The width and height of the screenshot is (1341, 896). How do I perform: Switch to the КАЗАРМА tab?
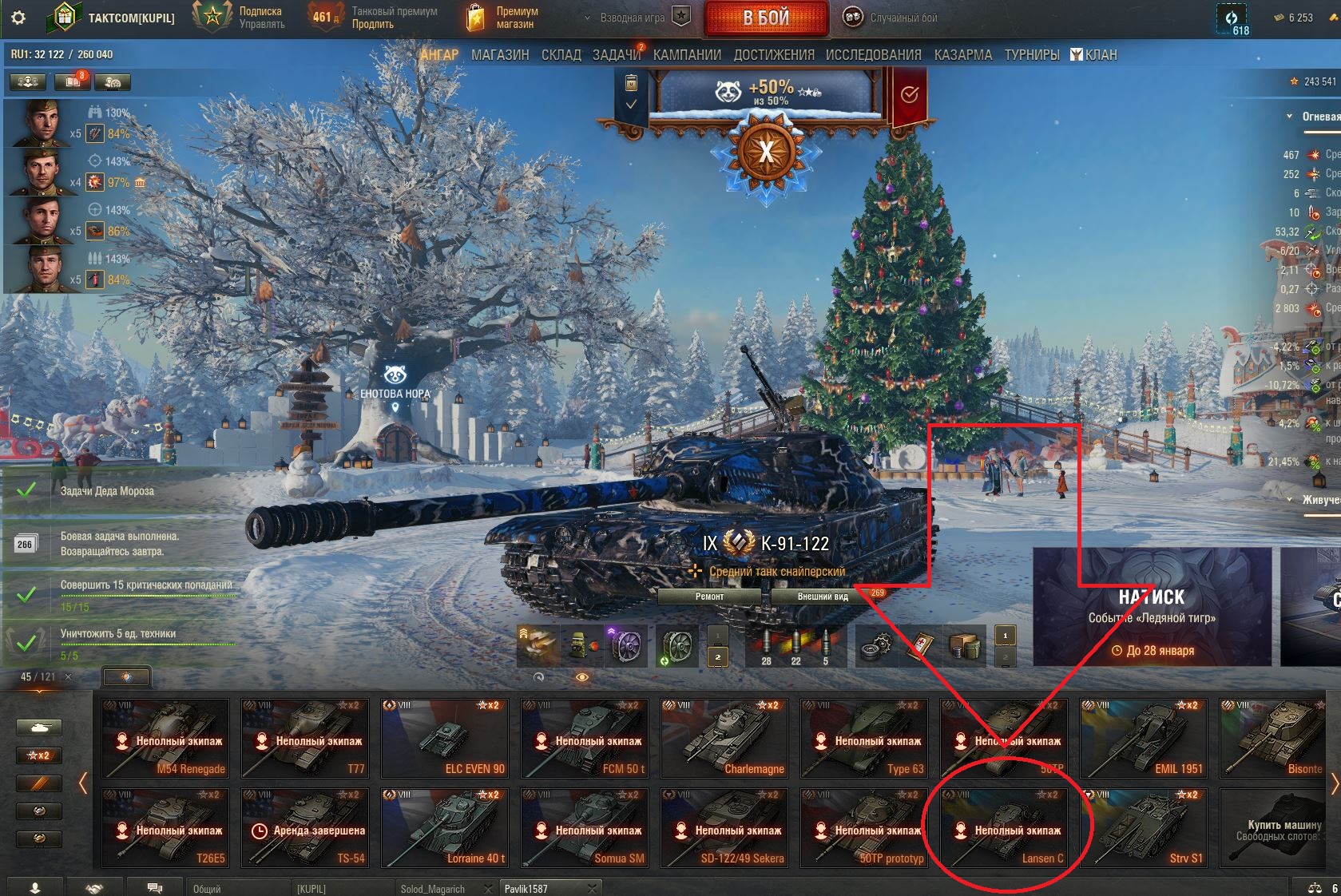tap(962, 55)
